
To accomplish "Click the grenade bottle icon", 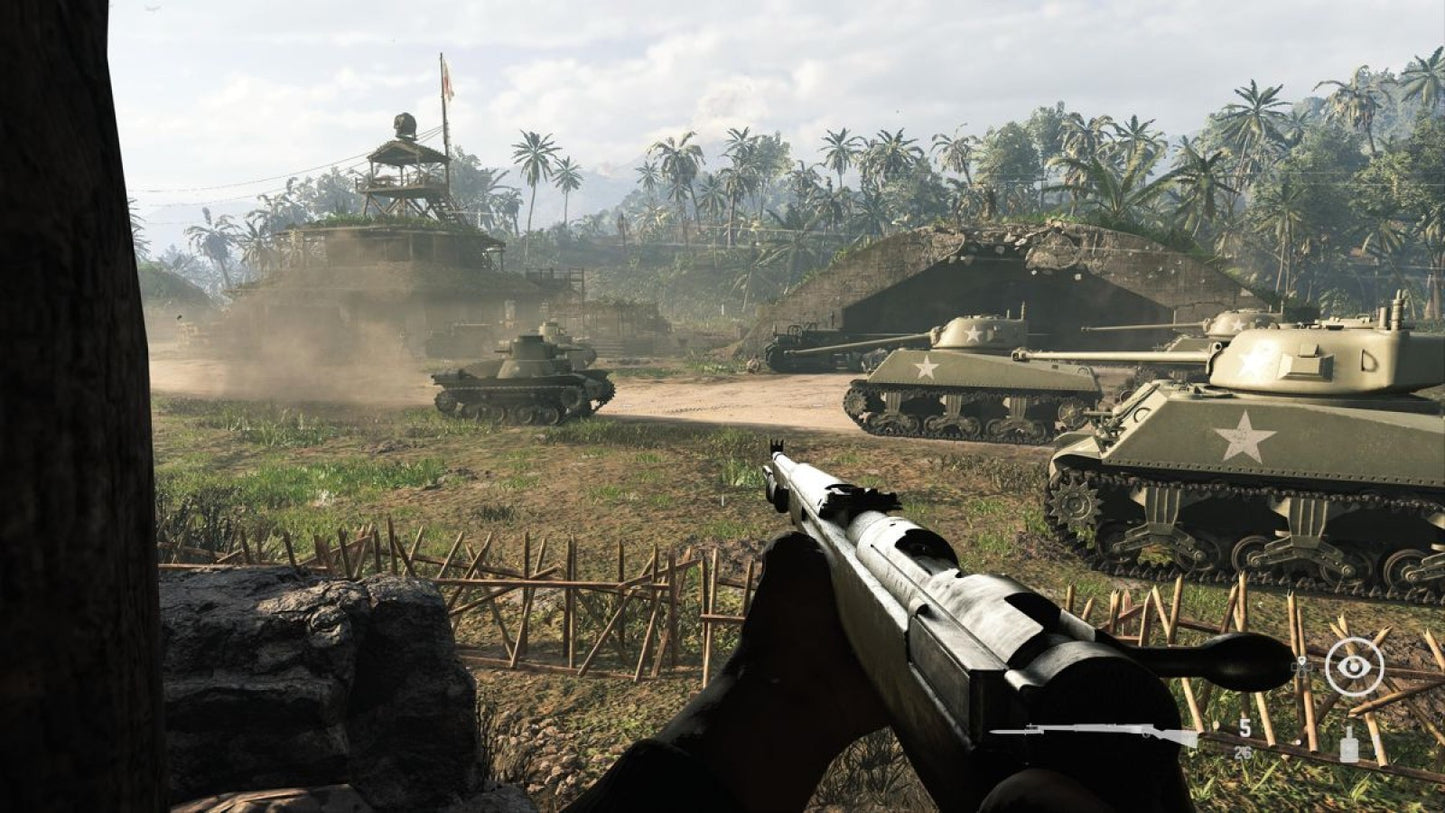I will pos(1348,744).
